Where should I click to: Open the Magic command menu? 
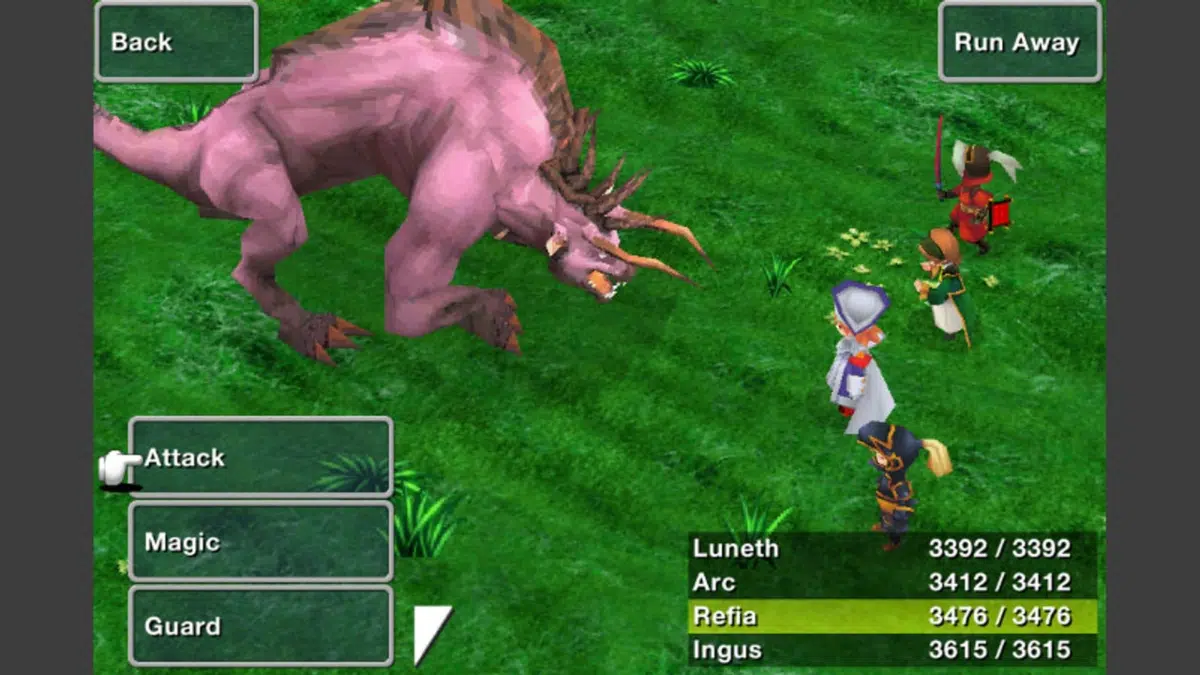pos(260,542)
